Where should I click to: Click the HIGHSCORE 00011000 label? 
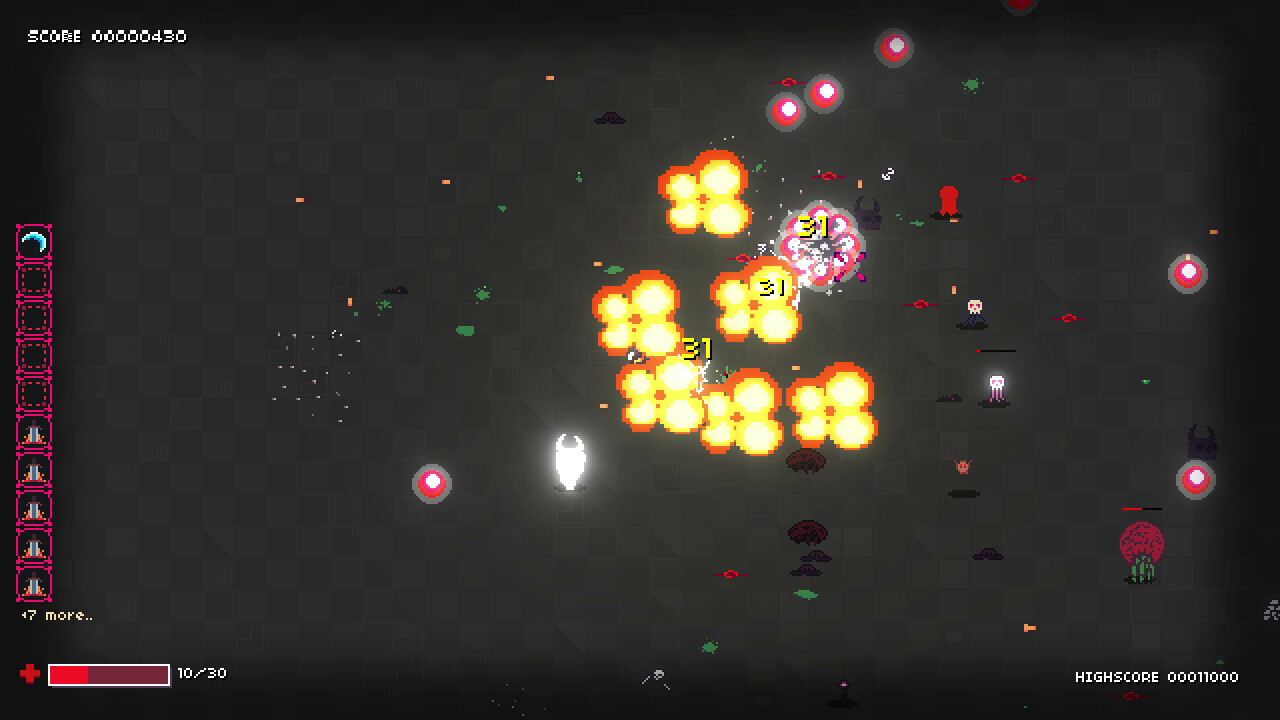[1156, 677]
